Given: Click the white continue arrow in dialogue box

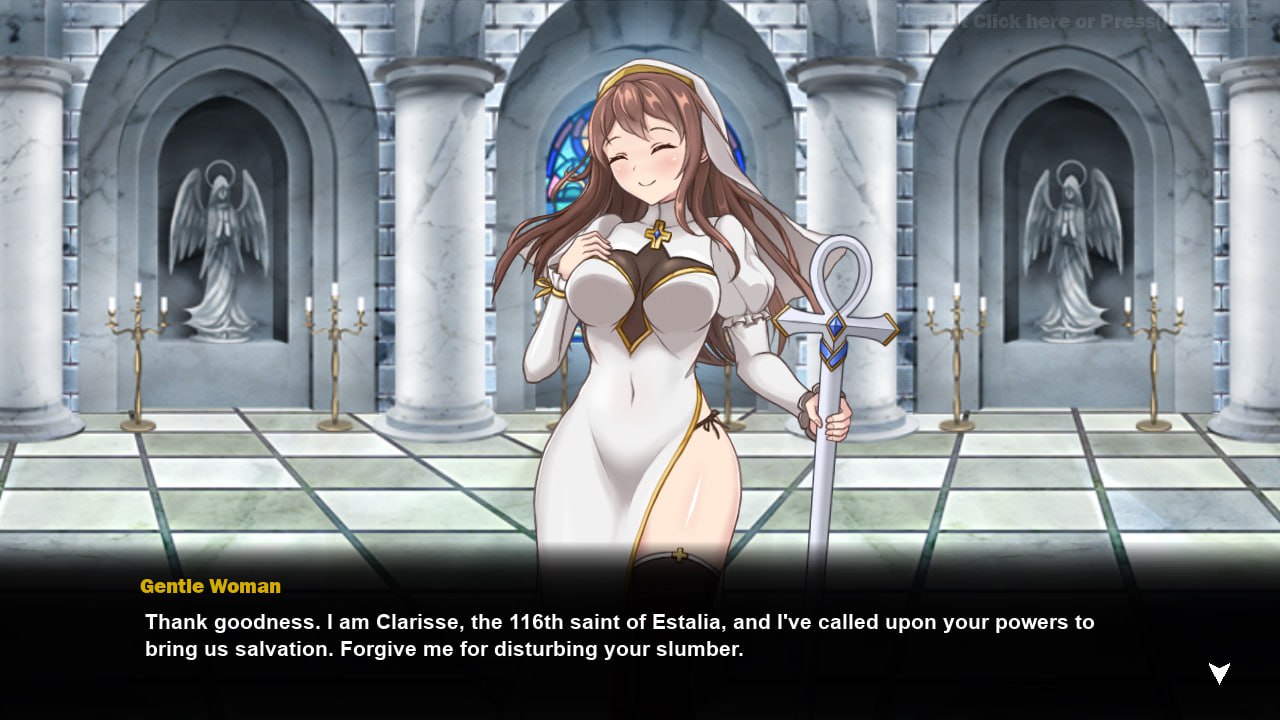Looking at the screenshot, I should [1219, 673].
